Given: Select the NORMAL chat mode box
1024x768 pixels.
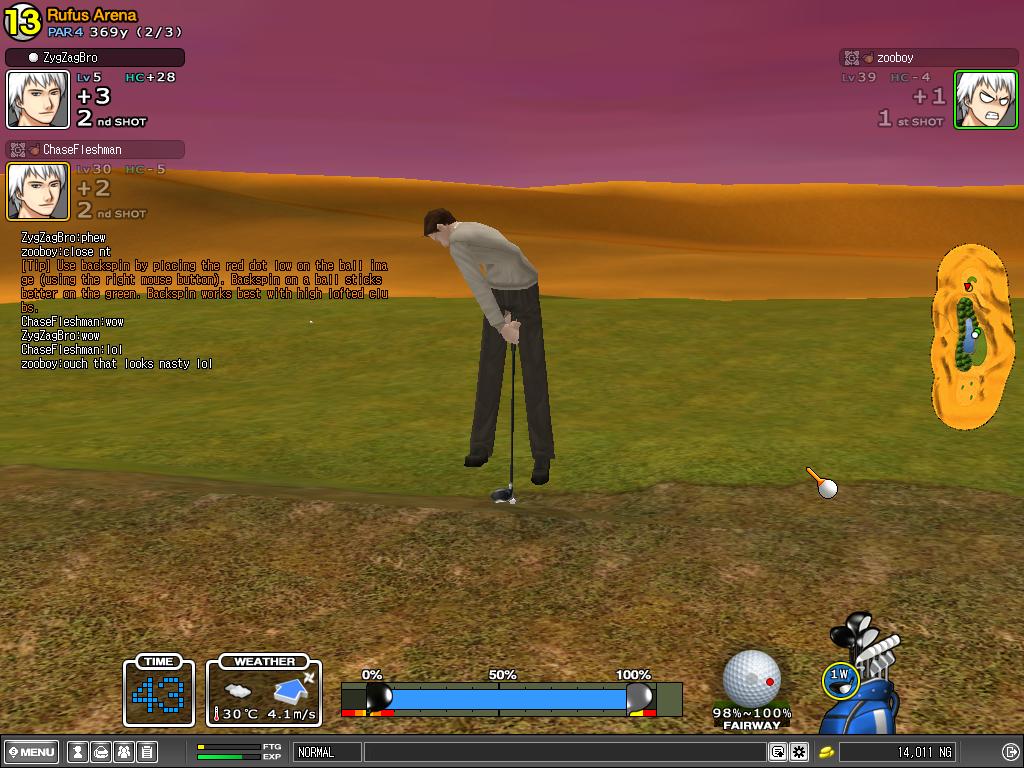Looking at the screenshot, I should 327,752.
